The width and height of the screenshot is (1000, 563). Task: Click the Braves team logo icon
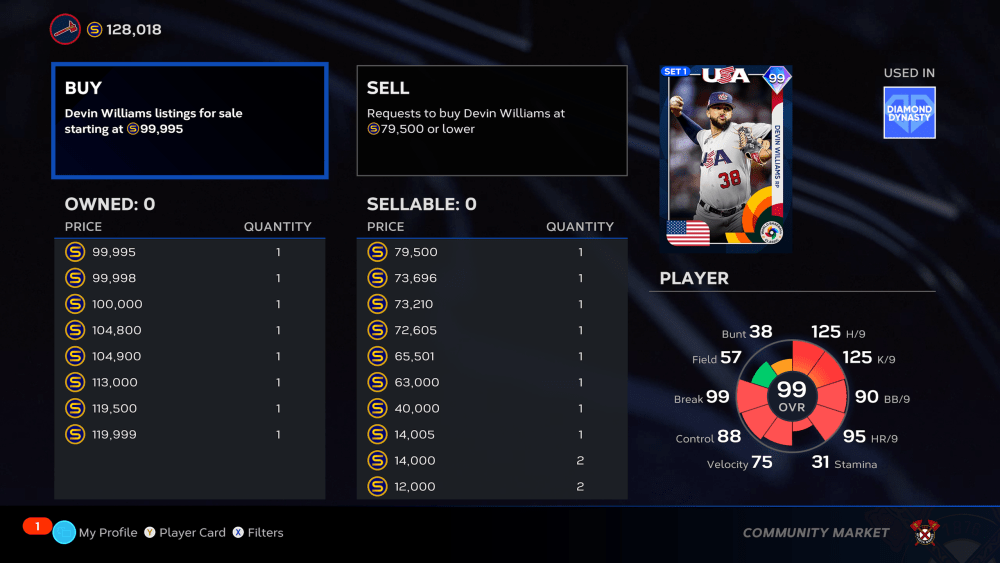click(x=65, y=29)
